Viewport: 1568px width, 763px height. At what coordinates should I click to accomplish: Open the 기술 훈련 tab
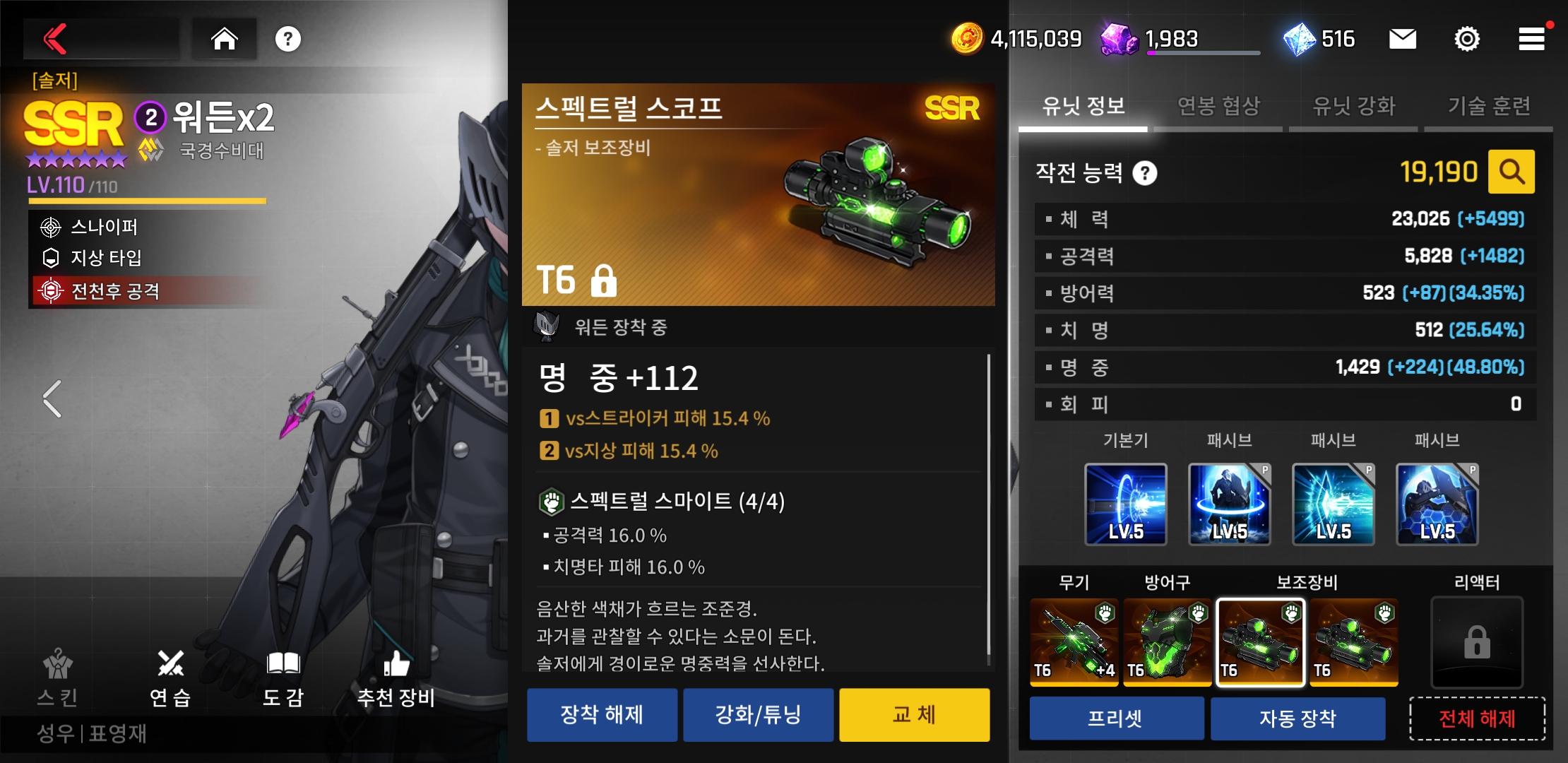coord(1489,107)
